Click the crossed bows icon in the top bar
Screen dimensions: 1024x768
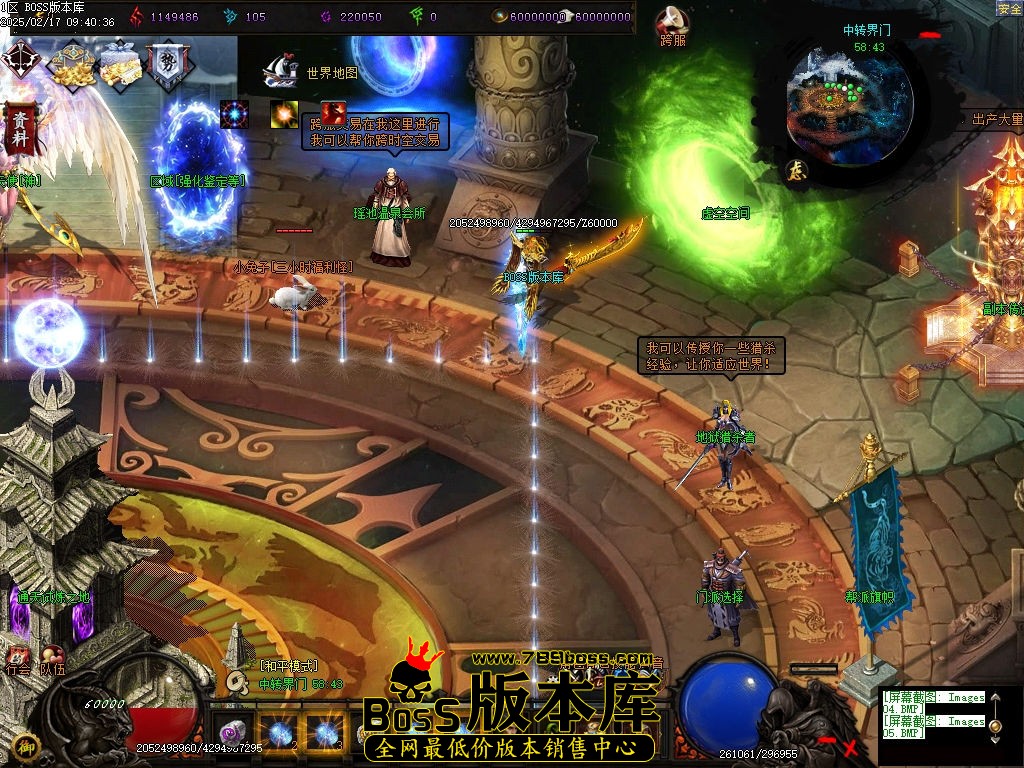click(x=19, y=60)
